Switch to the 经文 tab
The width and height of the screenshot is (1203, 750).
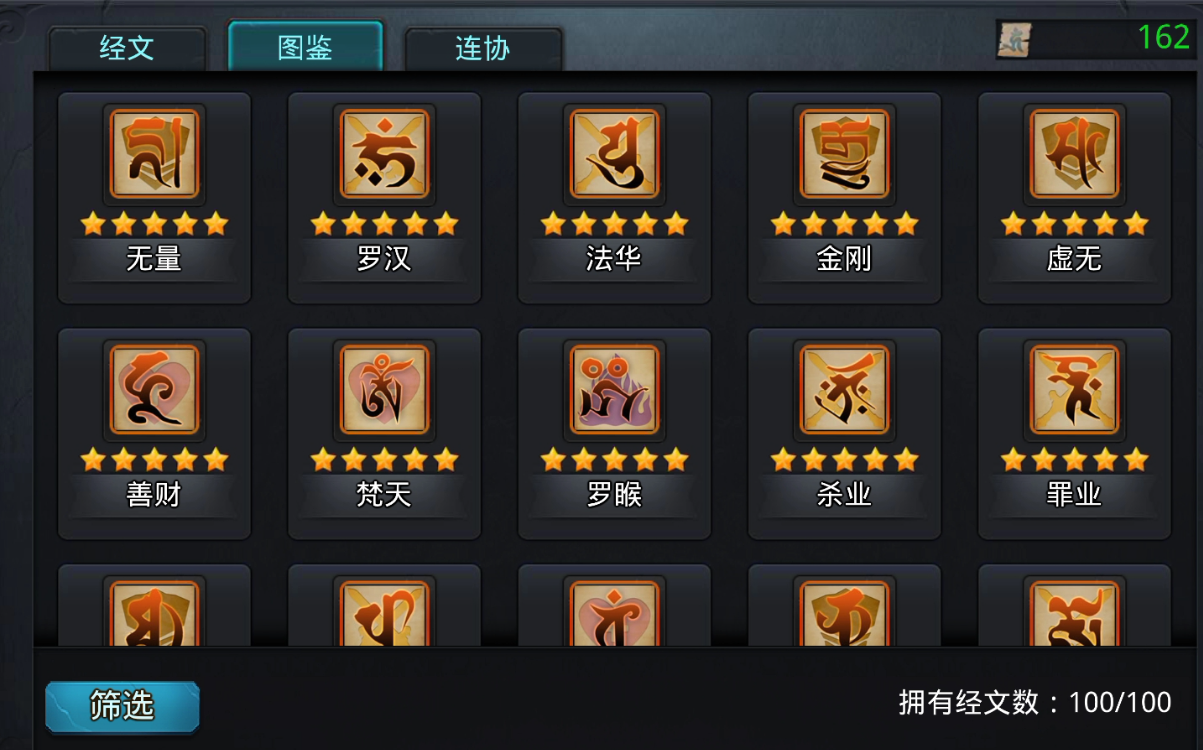127,48
